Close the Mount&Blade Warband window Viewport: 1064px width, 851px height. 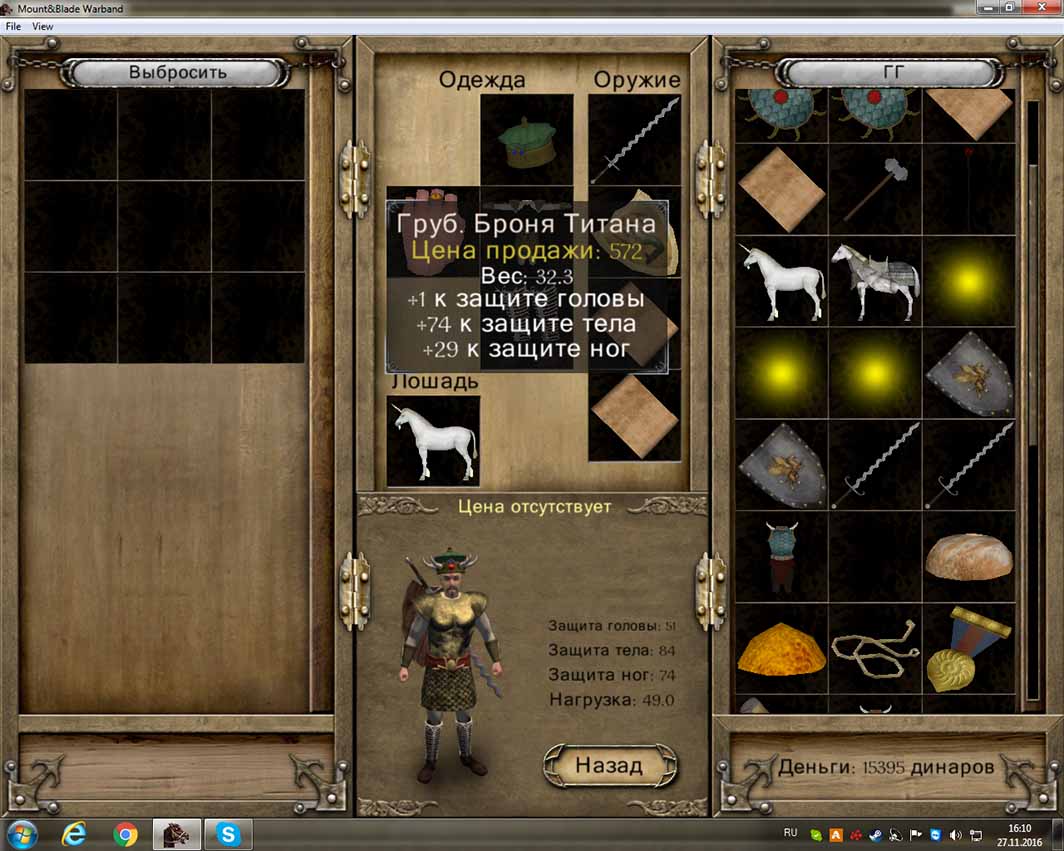point(1043,8)
